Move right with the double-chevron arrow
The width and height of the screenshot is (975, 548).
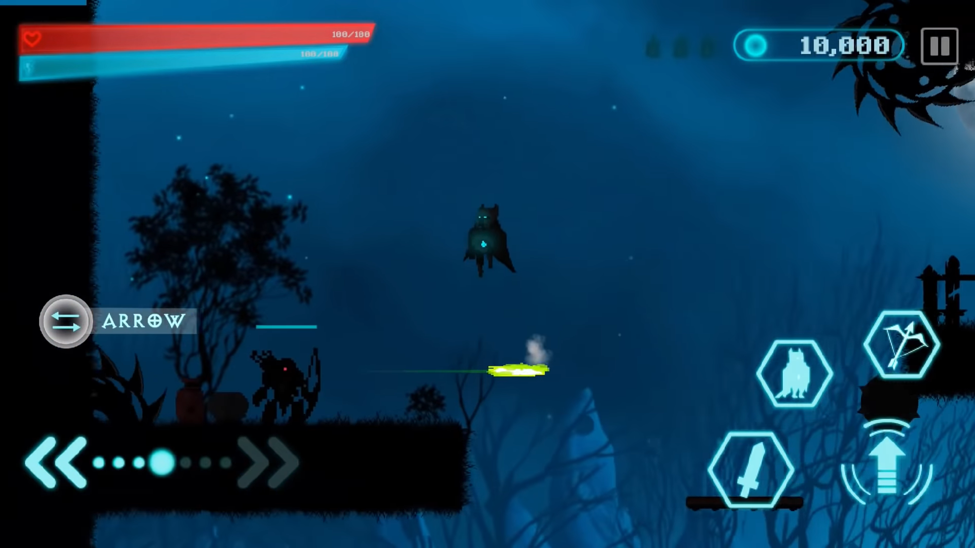(x=269, y=462)
